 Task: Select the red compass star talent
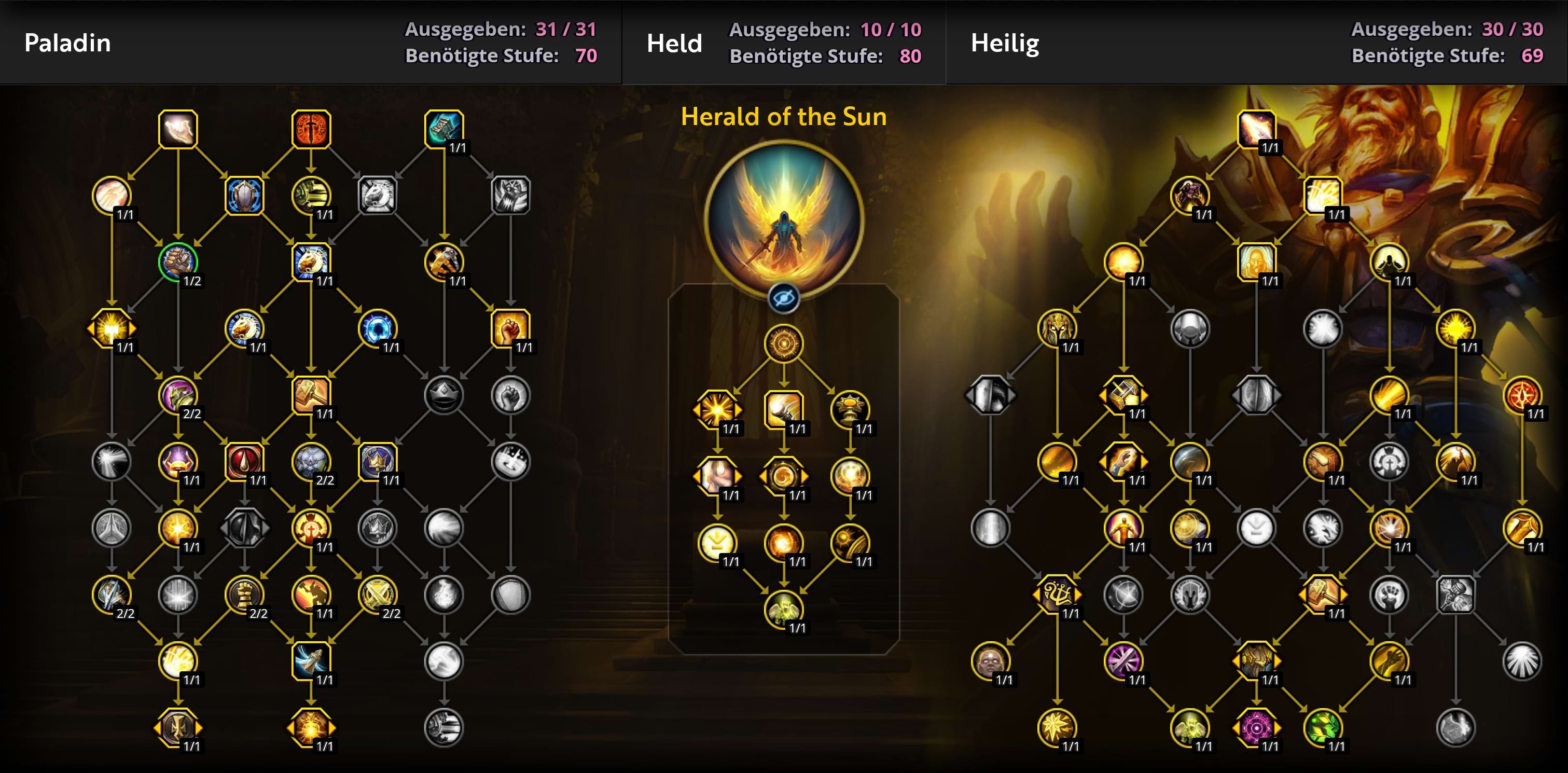click(1522, 394)
